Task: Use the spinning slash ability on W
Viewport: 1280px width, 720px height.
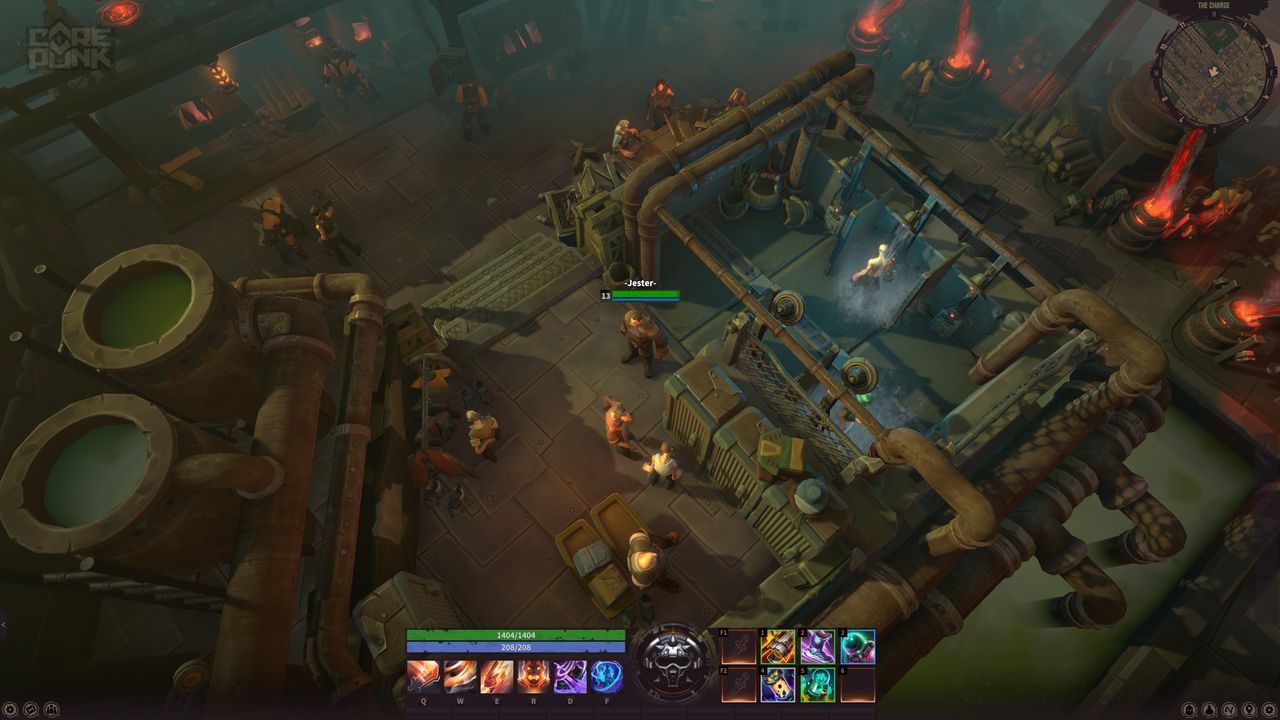Action: pyautogui.click(x=460, y=677)
